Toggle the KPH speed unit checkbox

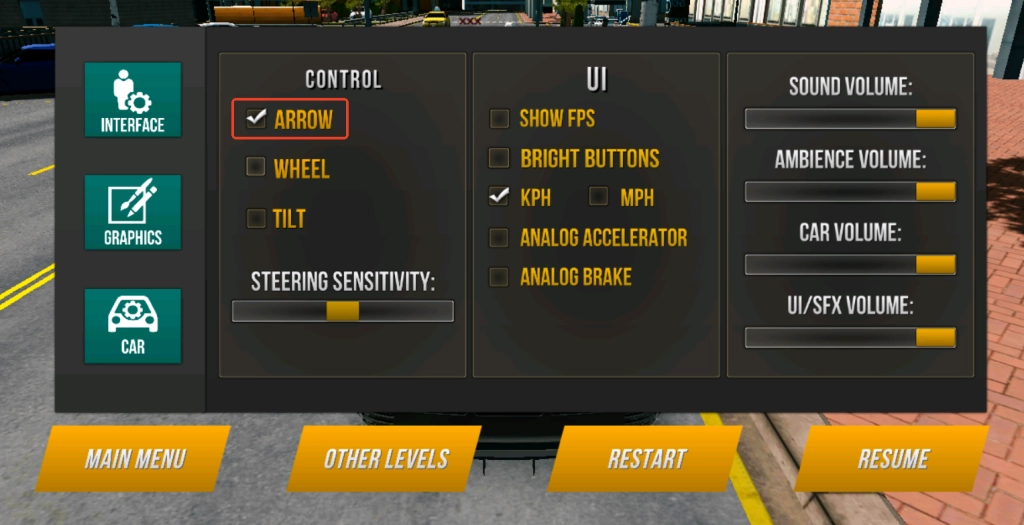pyautogui.click(x=499, y=197)
